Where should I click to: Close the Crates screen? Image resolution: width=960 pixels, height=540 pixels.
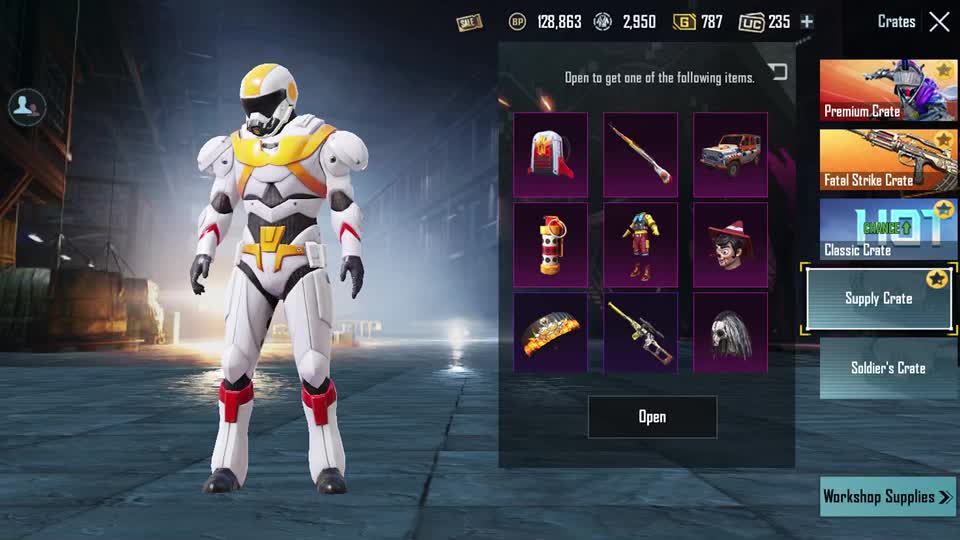(939, 22)
